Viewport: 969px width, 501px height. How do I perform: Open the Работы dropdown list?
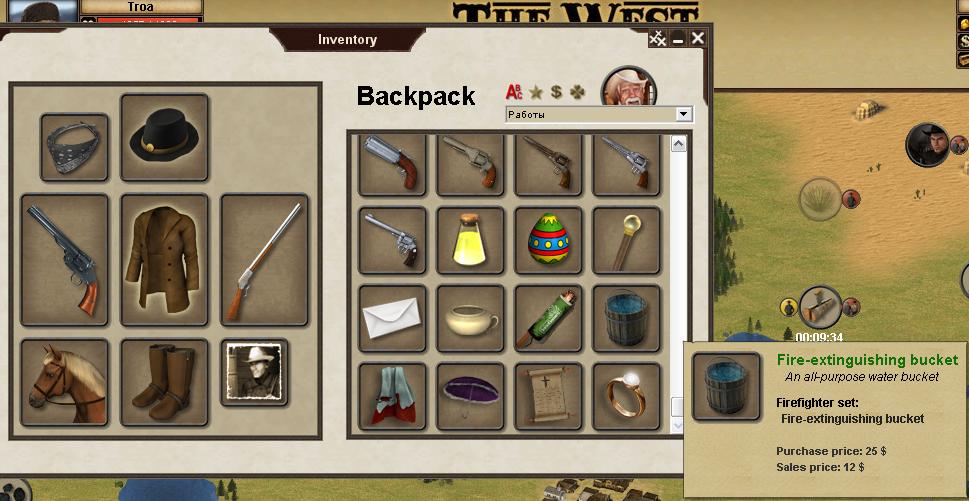684,115
